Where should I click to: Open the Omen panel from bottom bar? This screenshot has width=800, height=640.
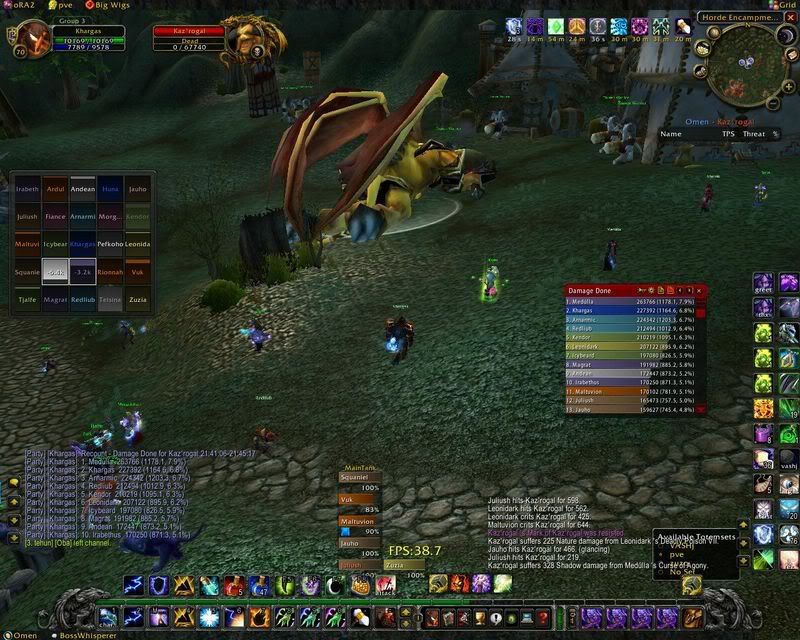22,634
